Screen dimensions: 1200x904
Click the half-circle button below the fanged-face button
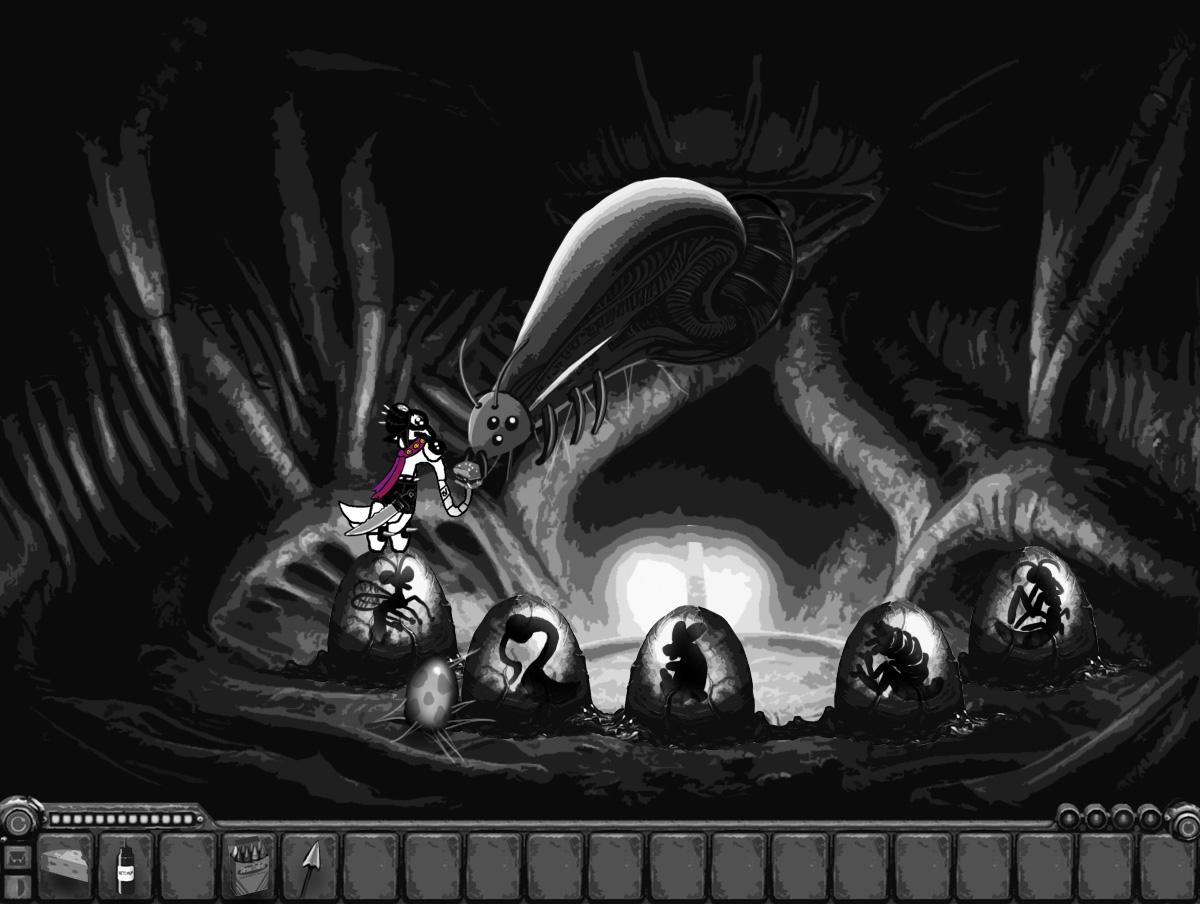point(15,886)
